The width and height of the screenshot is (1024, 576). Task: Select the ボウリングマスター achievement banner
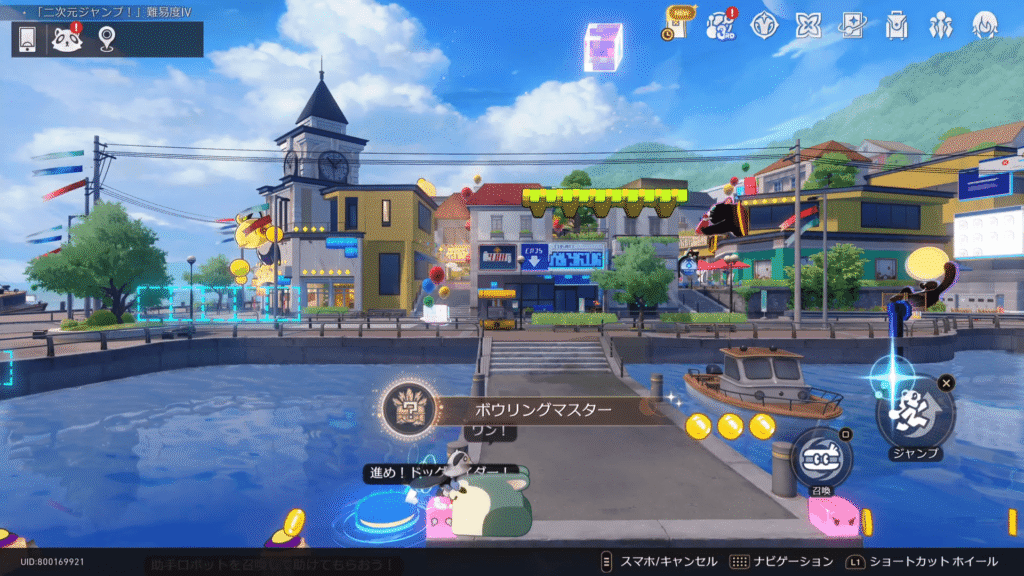(528, 410)
